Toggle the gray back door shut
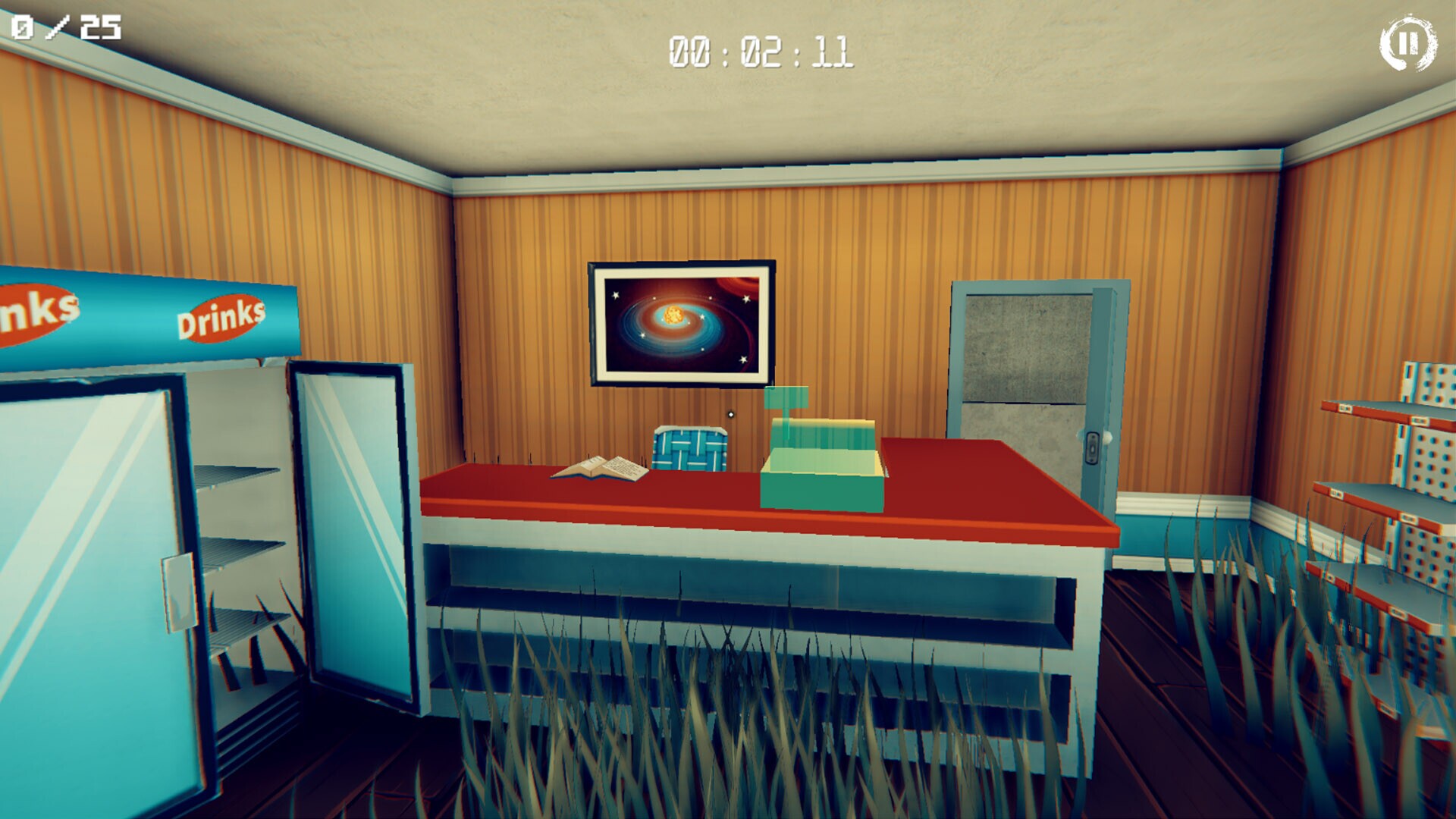 click(1024, 364)
